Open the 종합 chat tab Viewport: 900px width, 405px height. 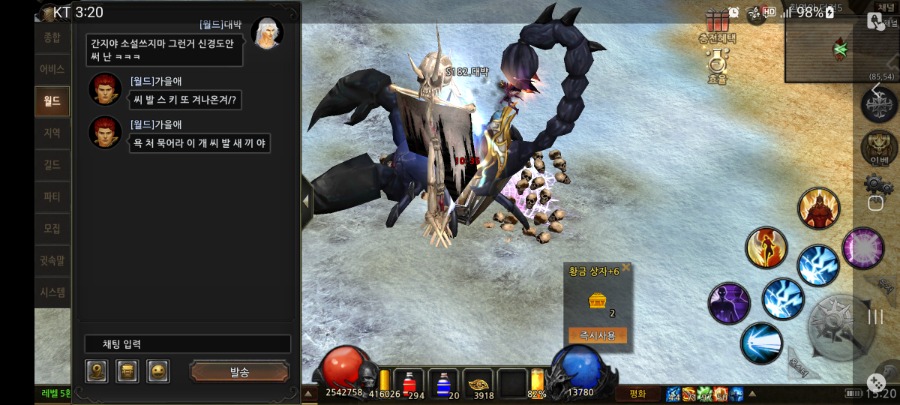[52, 37]
